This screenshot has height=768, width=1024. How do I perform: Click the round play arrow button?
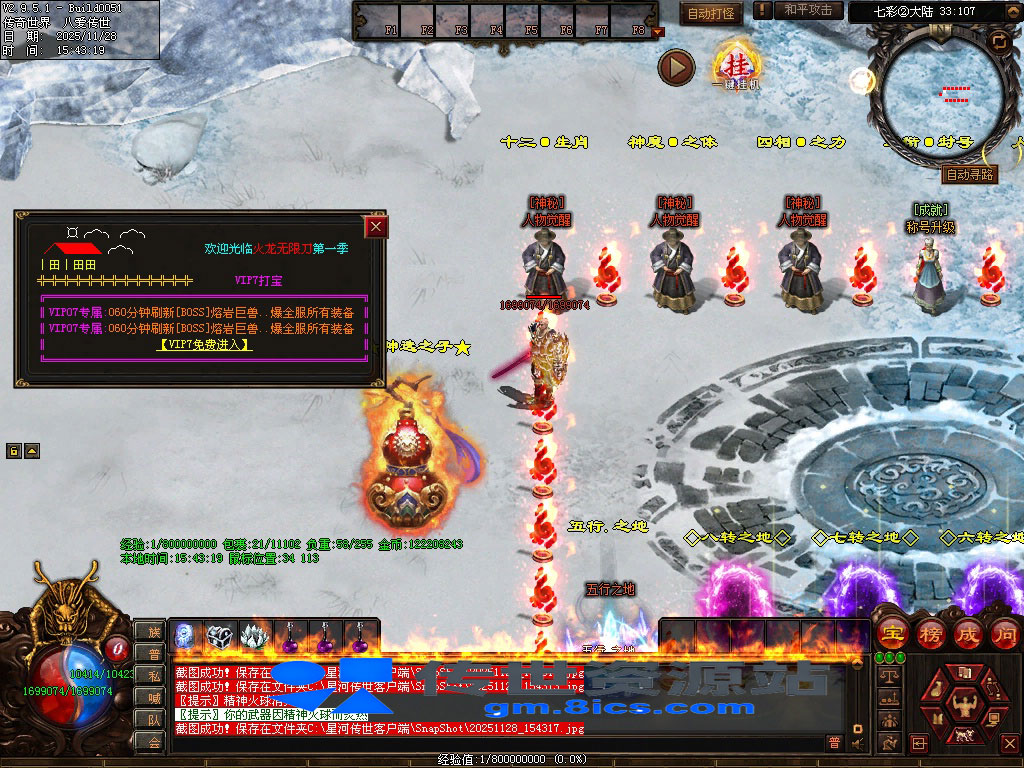(676, 67)
